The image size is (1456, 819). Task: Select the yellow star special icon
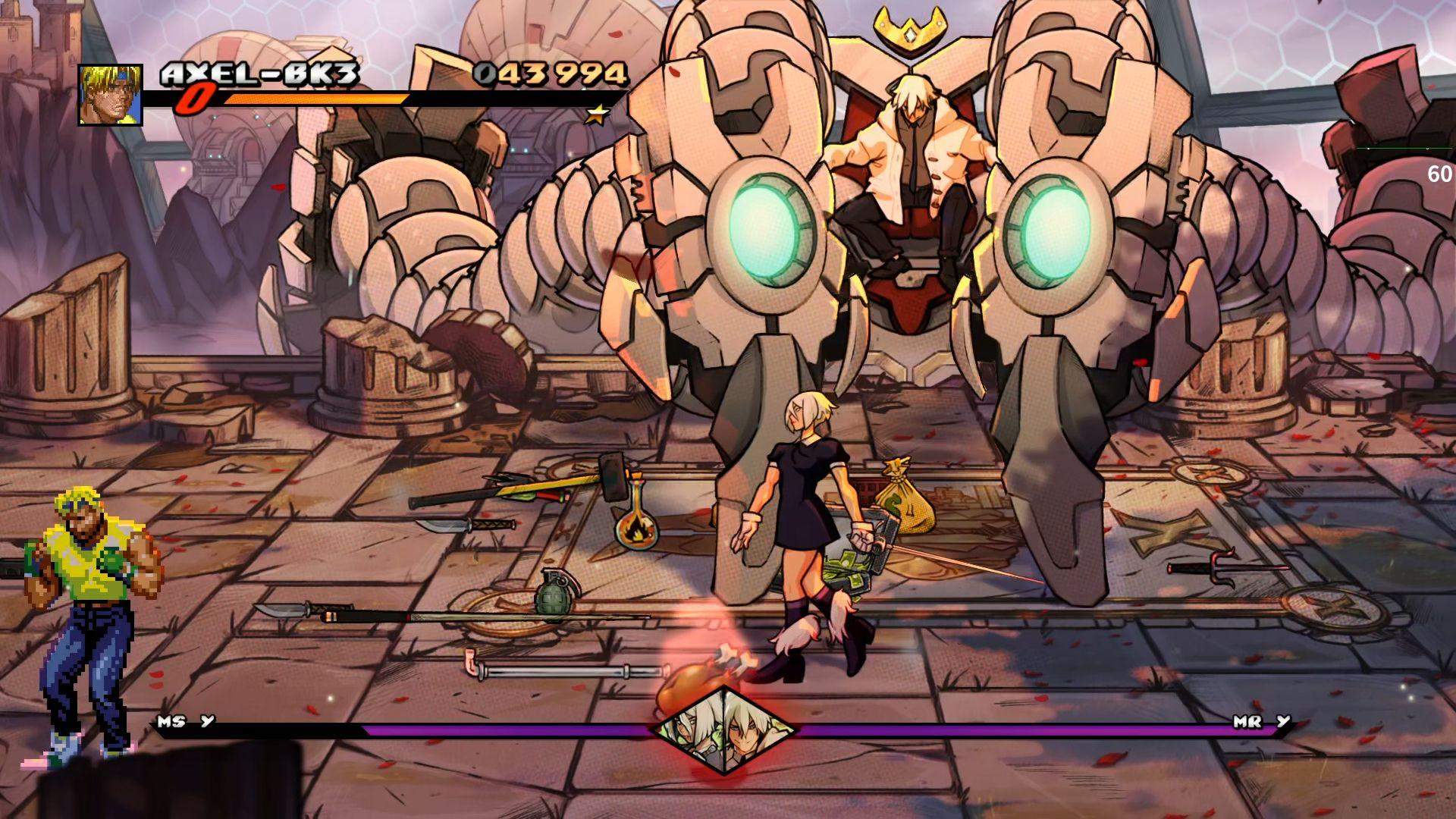click(598, 115)
